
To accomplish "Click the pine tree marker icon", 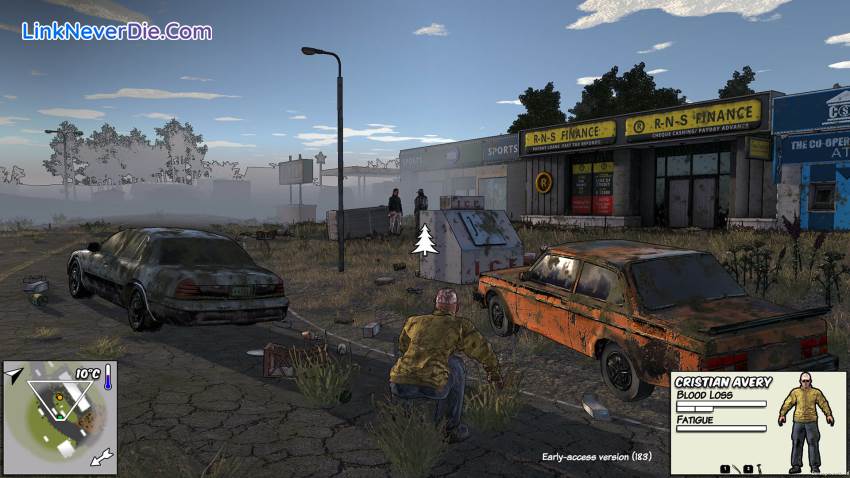I will [x=426, y=240].
